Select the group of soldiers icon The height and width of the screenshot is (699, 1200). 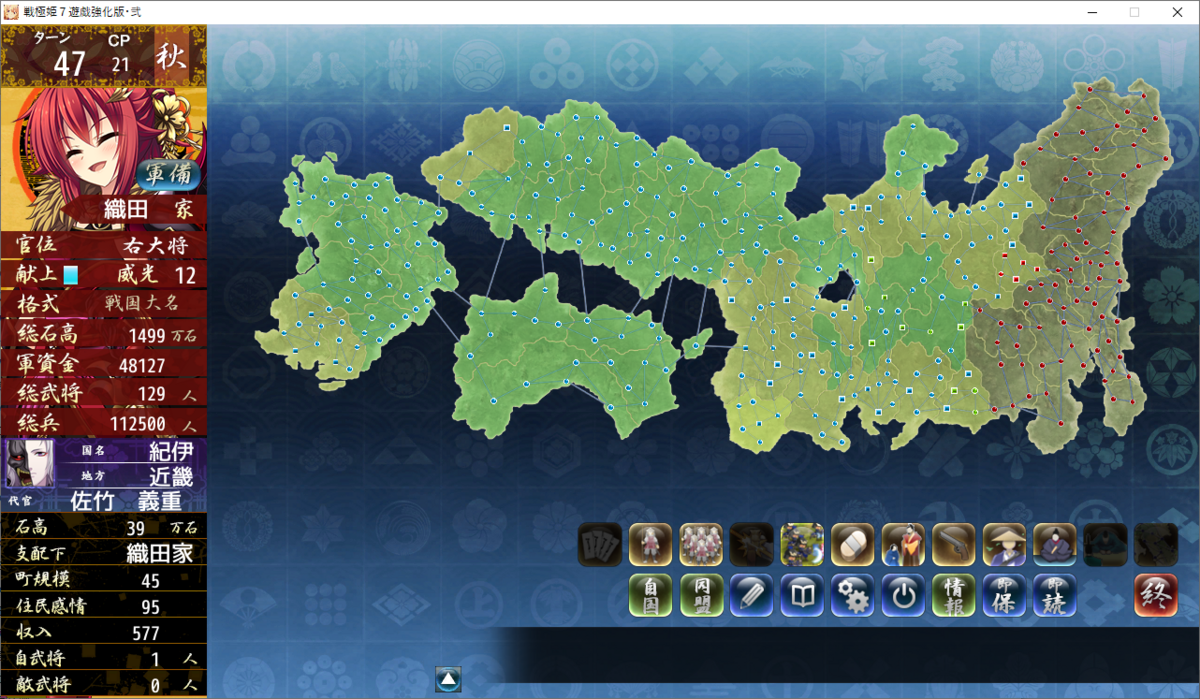click(701, 545)
